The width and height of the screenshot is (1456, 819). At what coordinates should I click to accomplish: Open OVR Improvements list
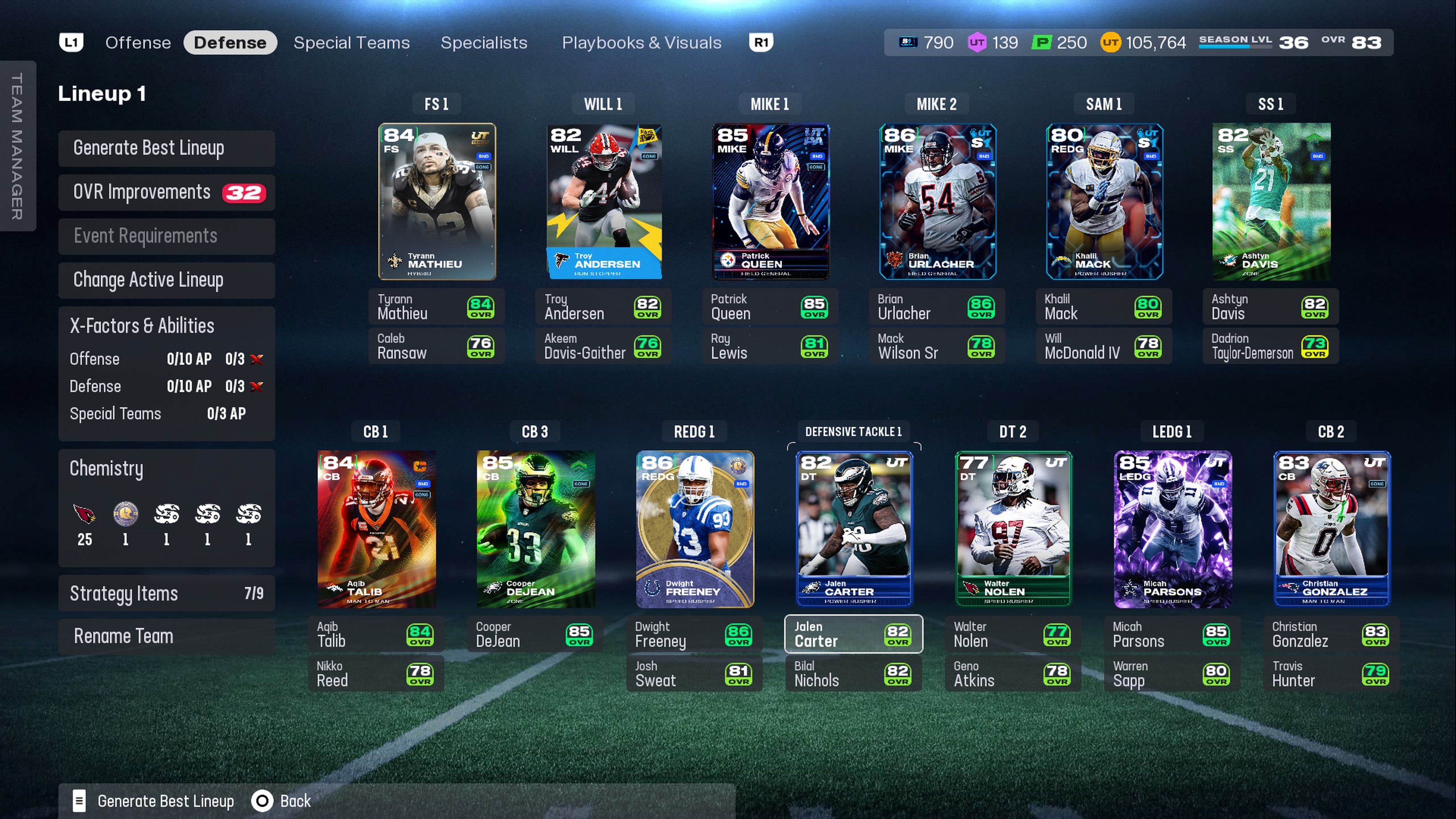click(x=166, y=192)
